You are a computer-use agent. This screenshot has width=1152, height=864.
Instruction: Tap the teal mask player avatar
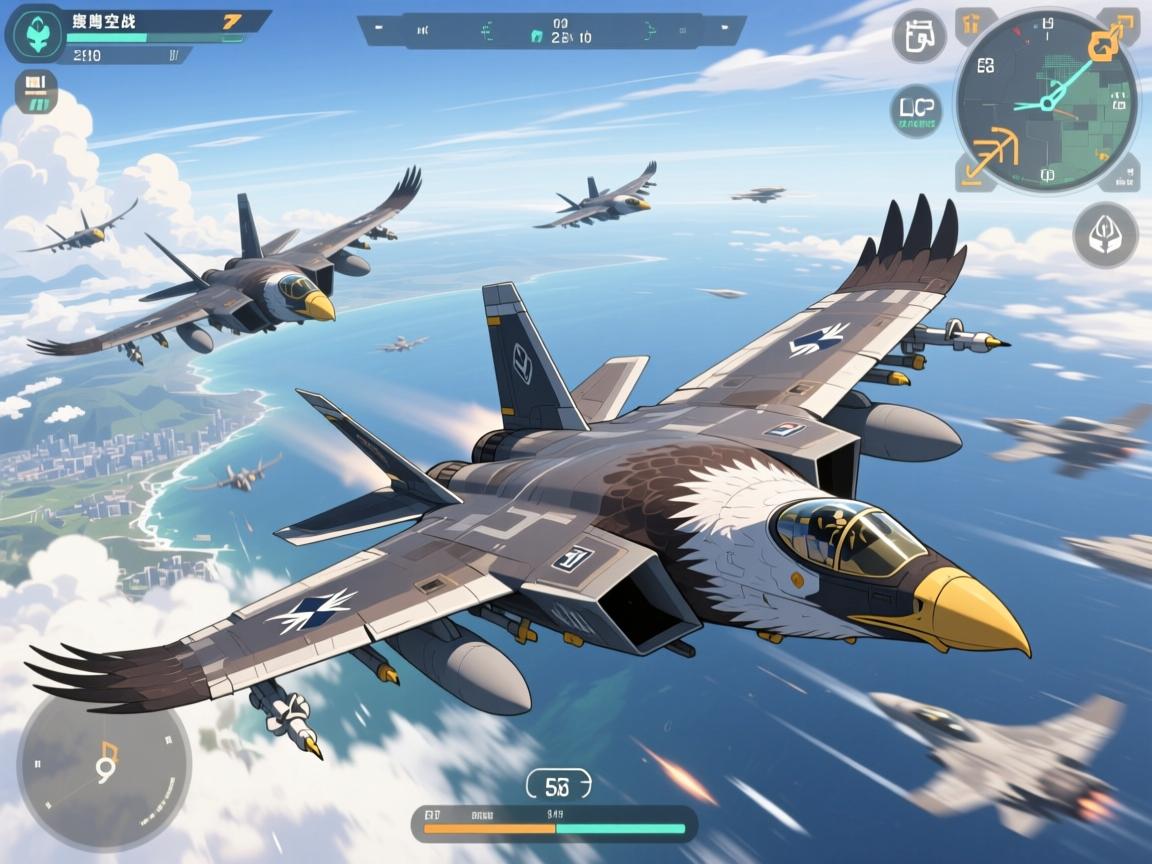pos(35,34)
